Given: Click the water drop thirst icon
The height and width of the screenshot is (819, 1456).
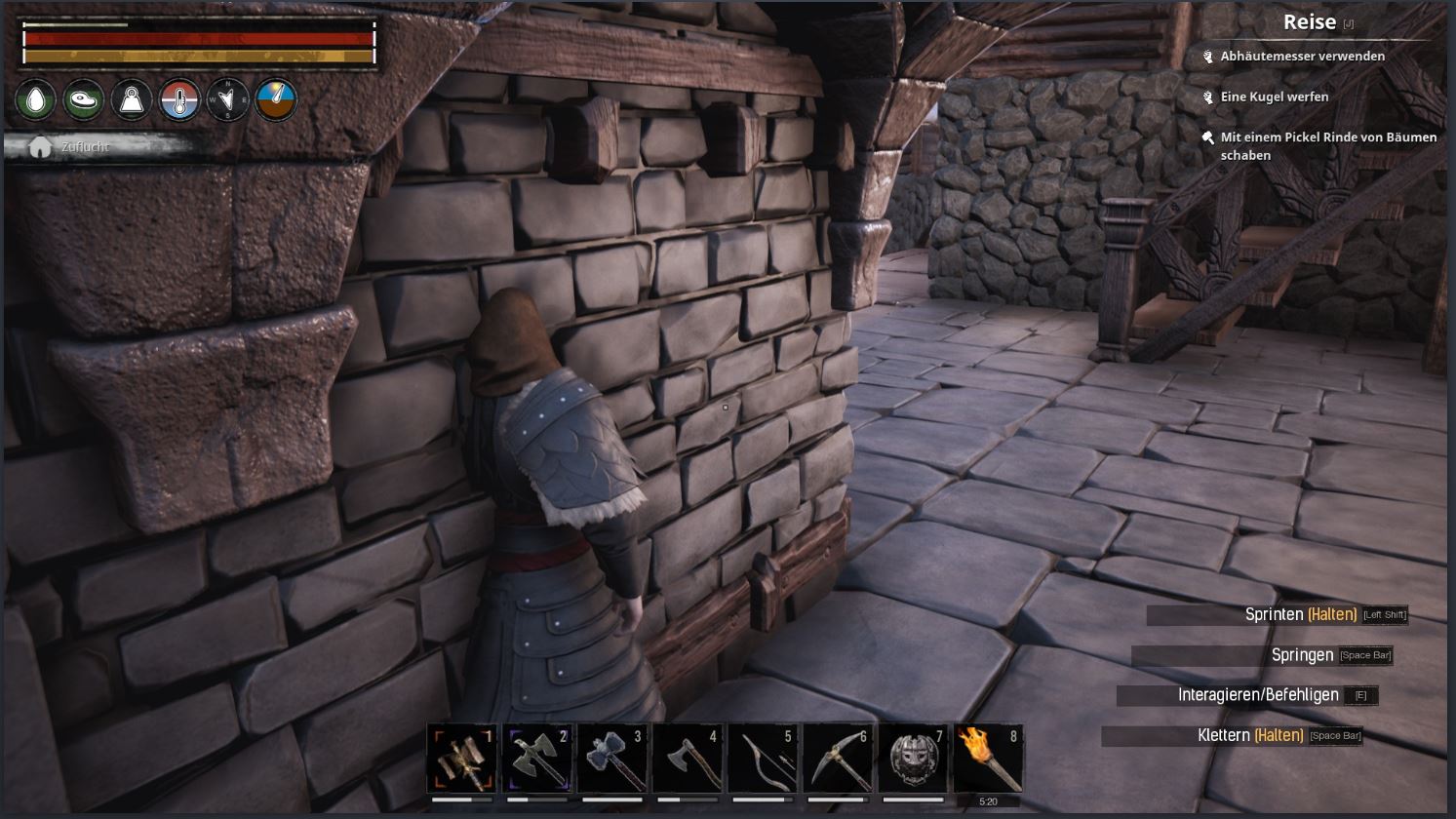Looking at the screenshot, I should tap(36, 99).
